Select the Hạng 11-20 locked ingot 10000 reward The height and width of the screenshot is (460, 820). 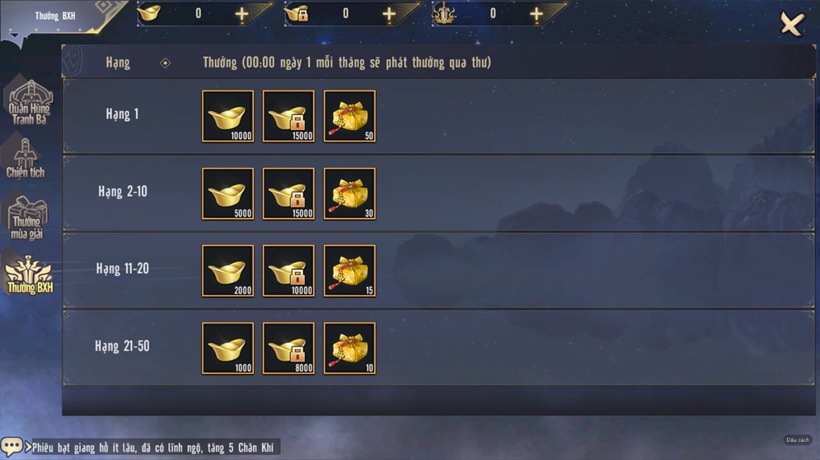click(289, 271)
